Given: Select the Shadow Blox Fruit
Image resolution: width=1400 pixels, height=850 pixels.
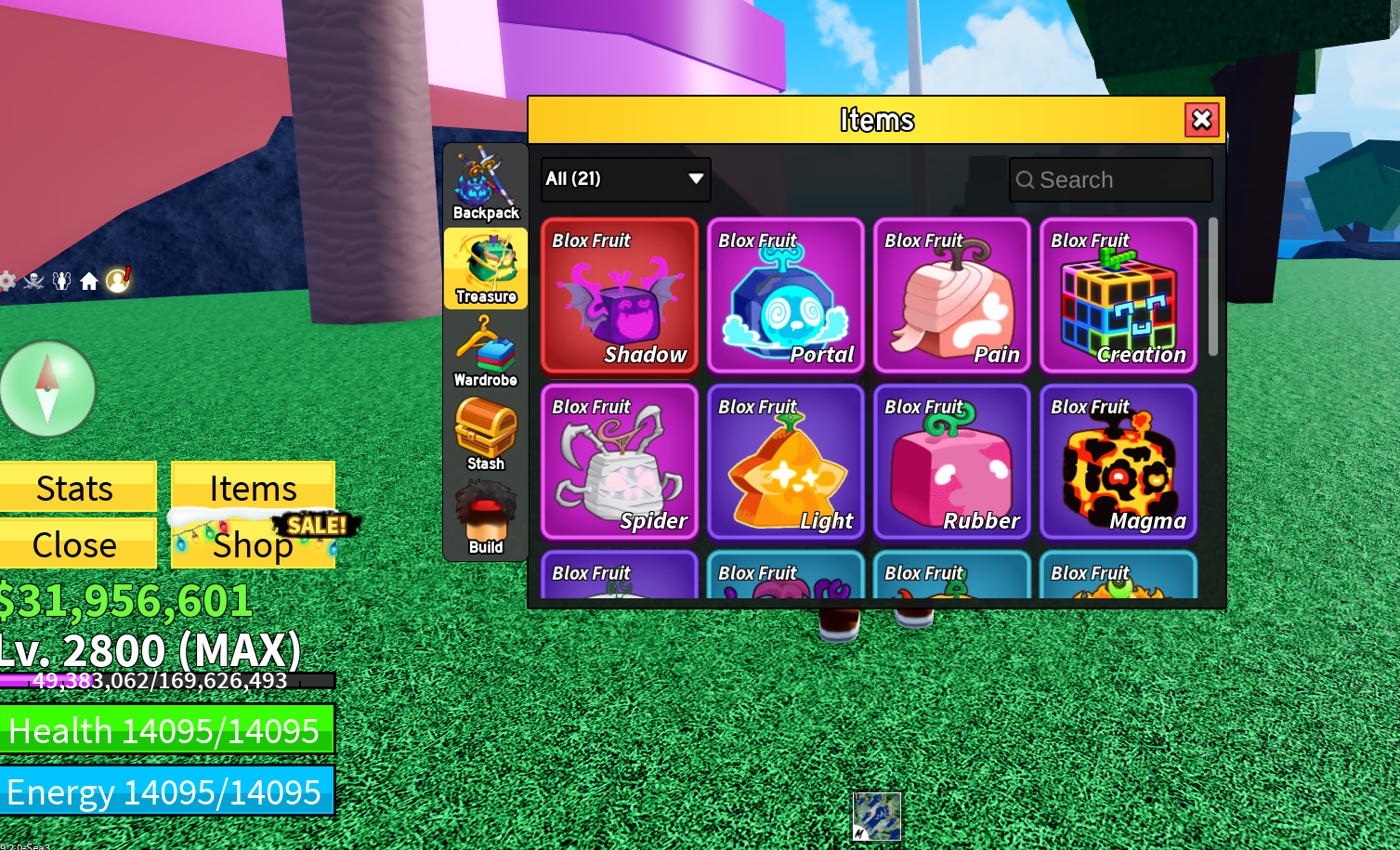Looking at the screenshot, I should pyautogui.click(x=619, y=297).
